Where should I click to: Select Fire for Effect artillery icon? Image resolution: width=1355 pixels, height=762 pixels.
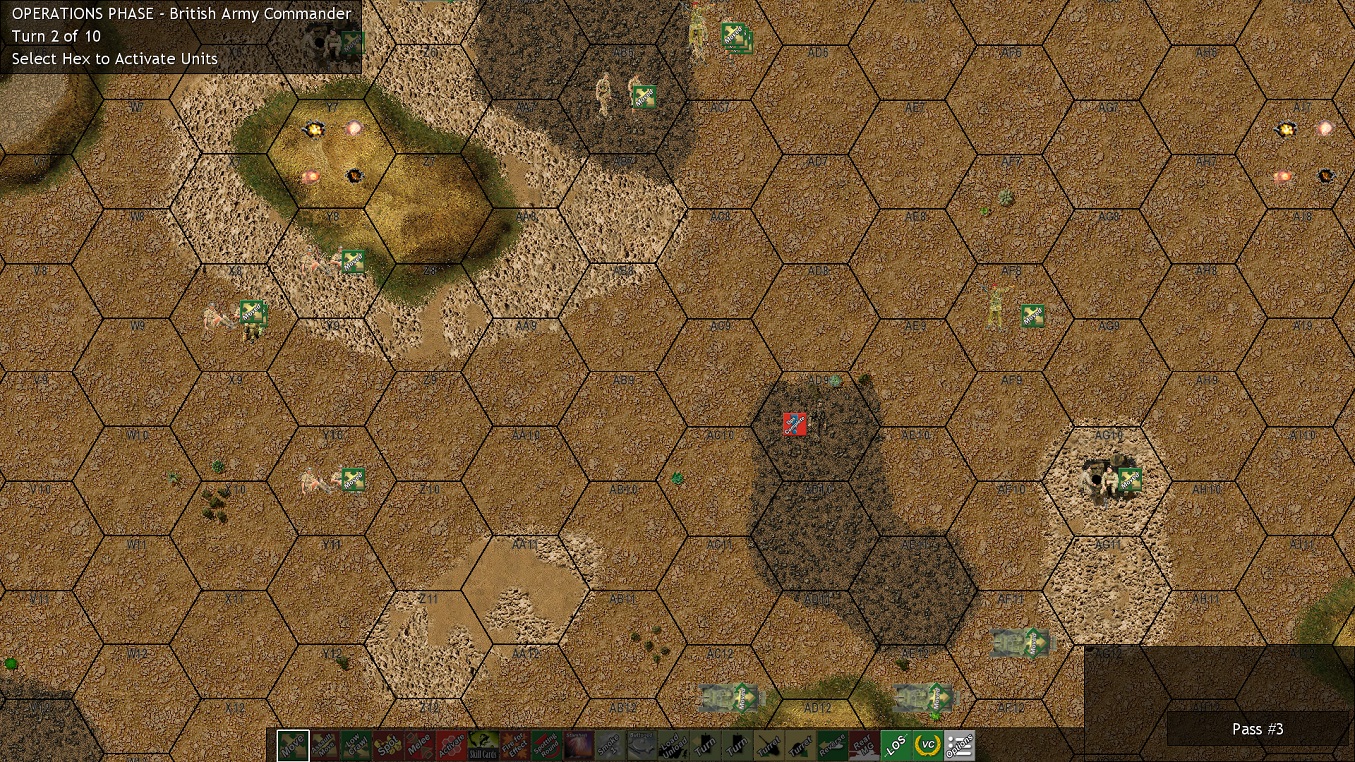(x=515, y=745)
